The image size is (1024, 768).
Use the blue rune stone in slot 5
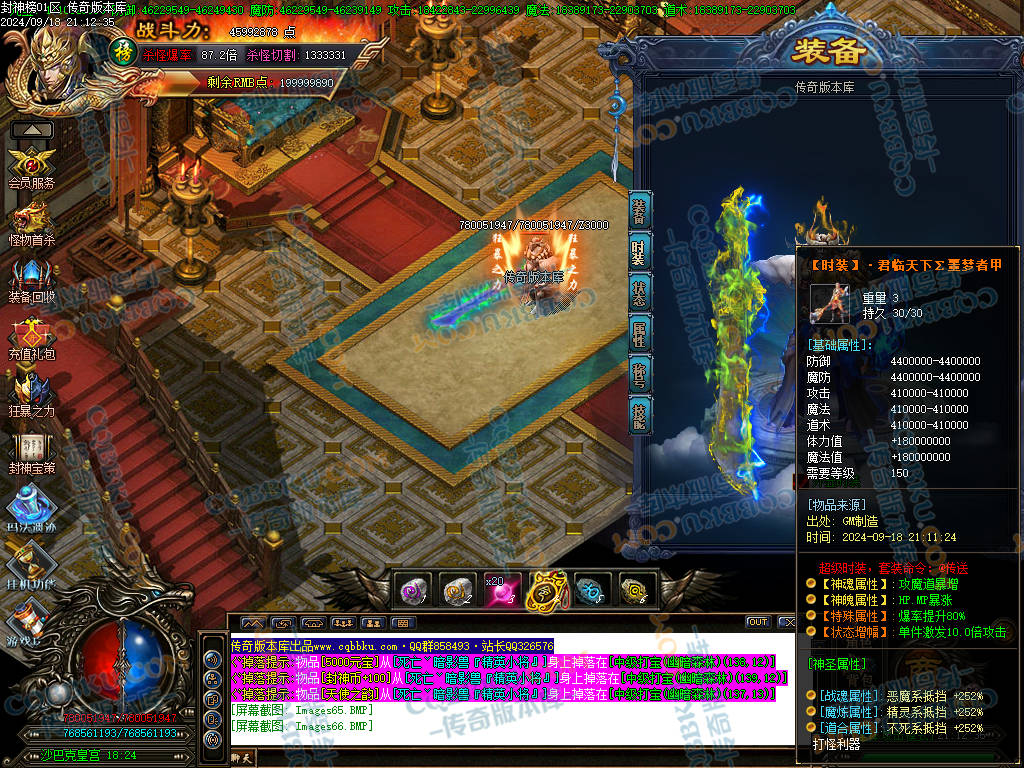pos(591,591)
